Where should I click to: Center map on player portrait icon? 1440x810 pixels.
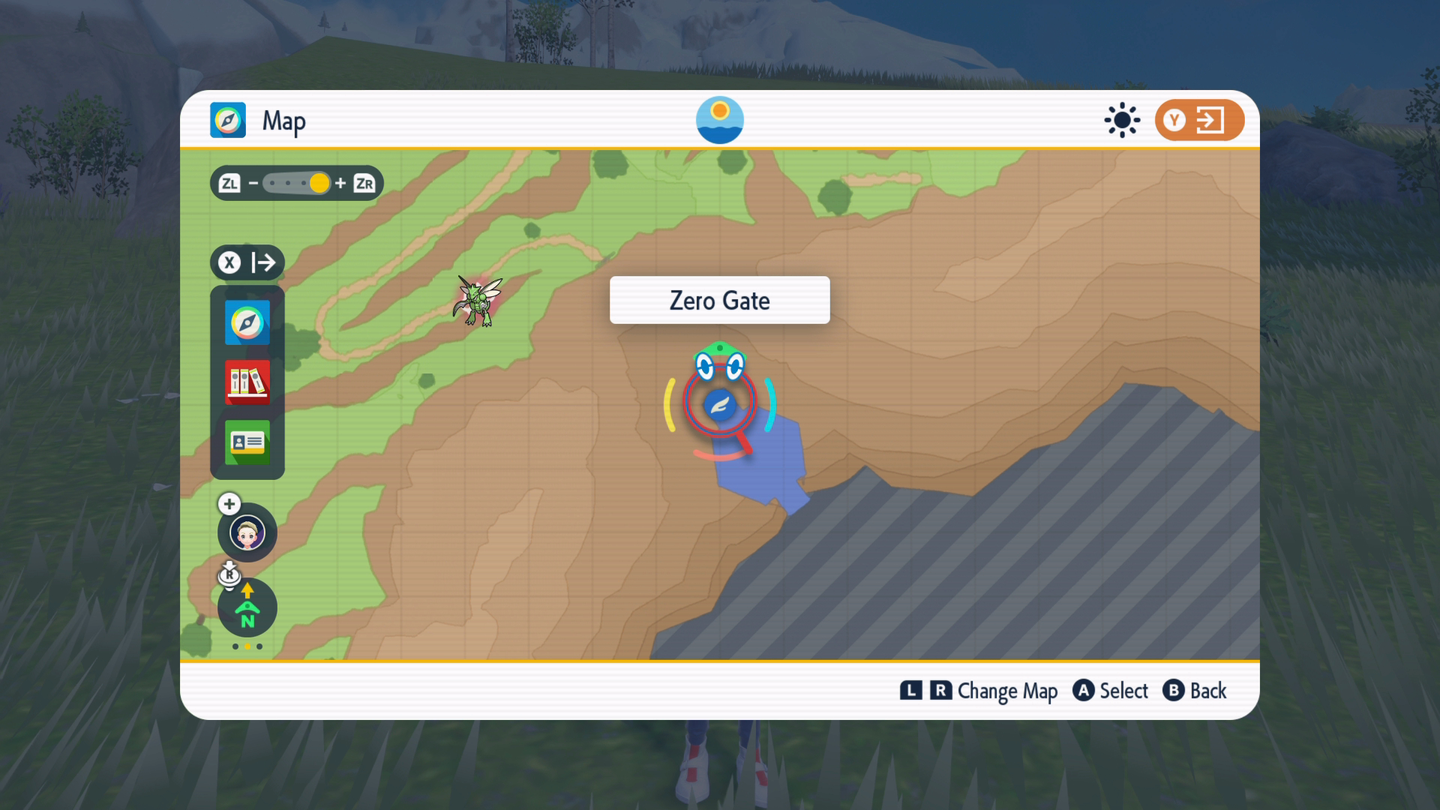click(x=247, y=533)
